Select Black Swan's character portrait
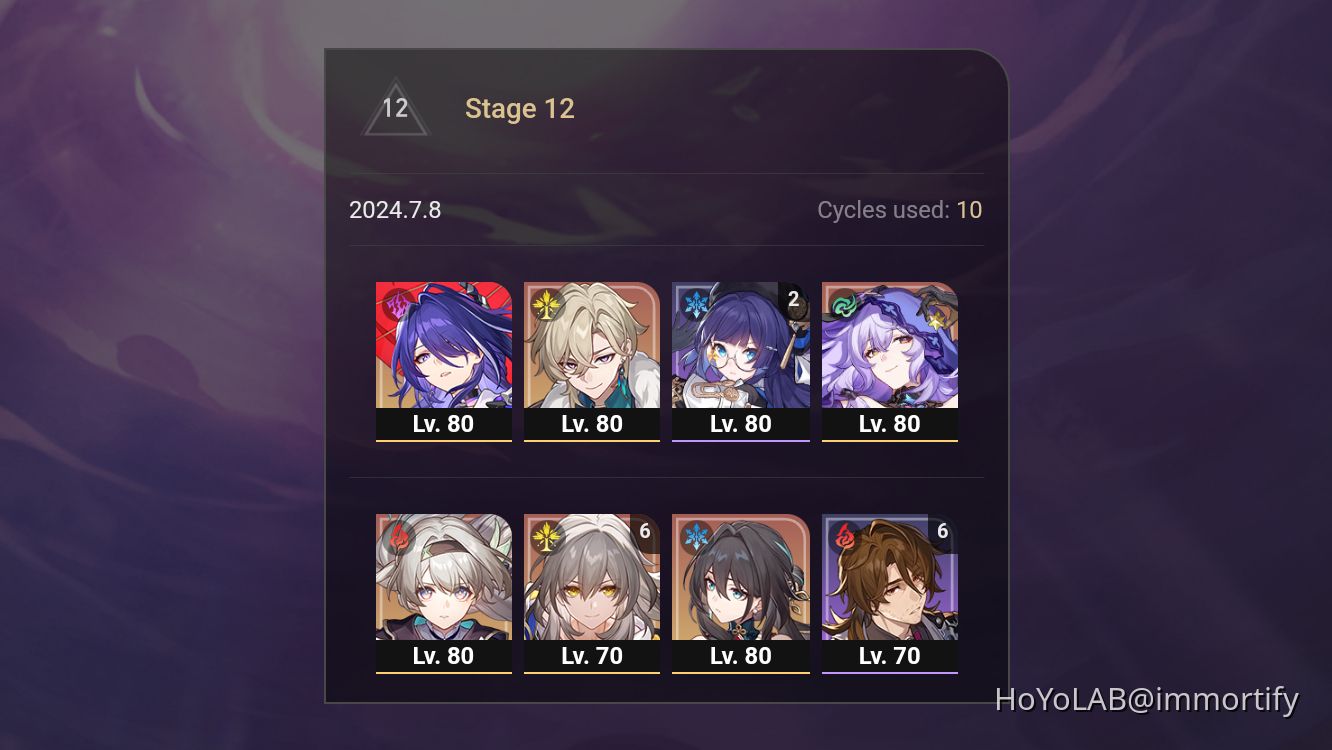 [x=889, y=345]
